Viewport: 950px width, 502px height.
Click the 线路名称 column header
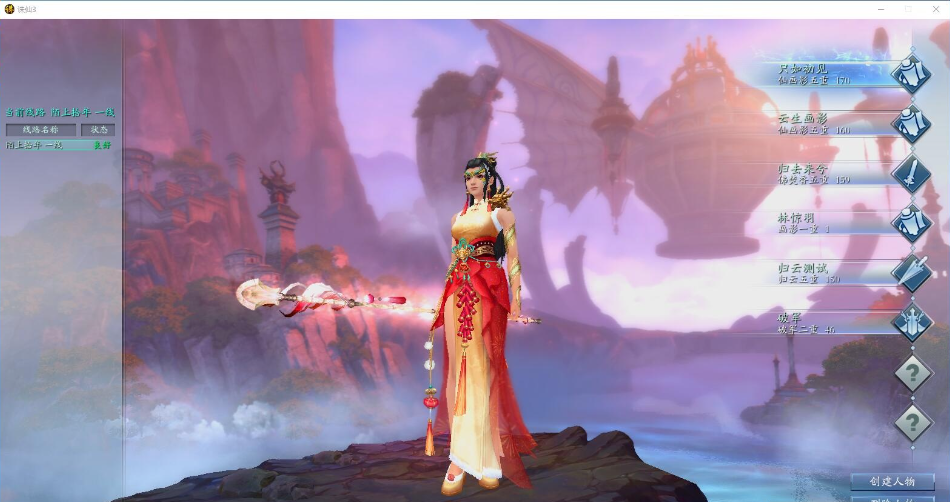(40, 130)
